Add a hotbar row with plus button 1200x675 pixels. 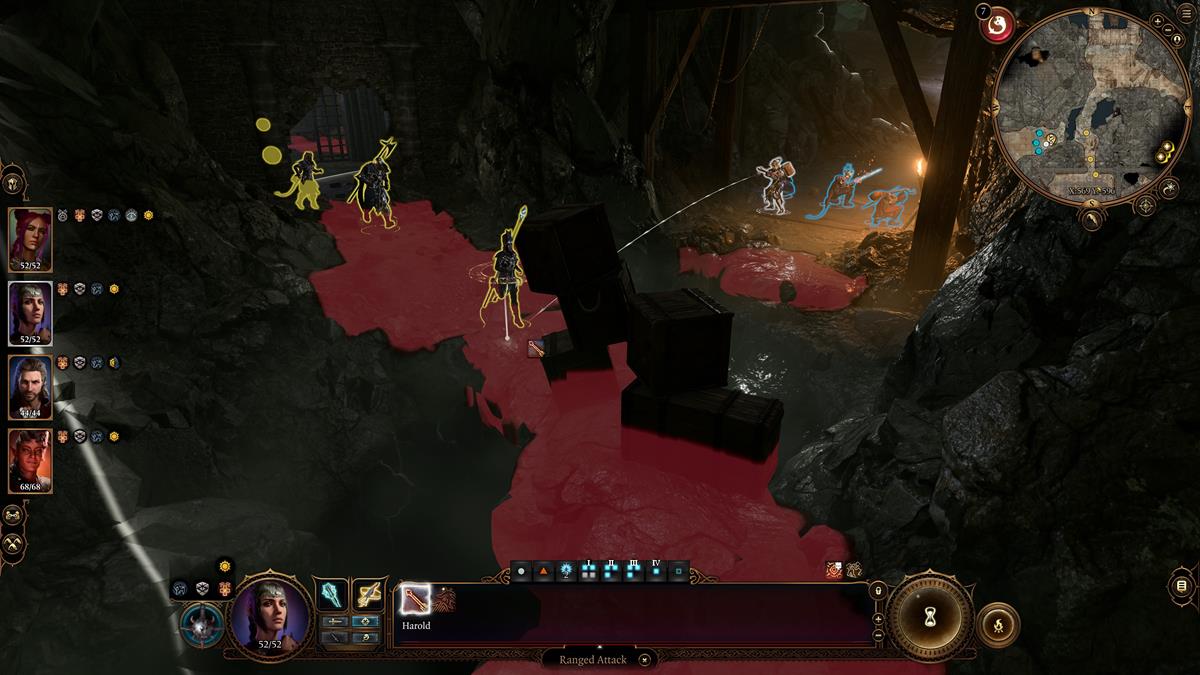tap(878, 618)
